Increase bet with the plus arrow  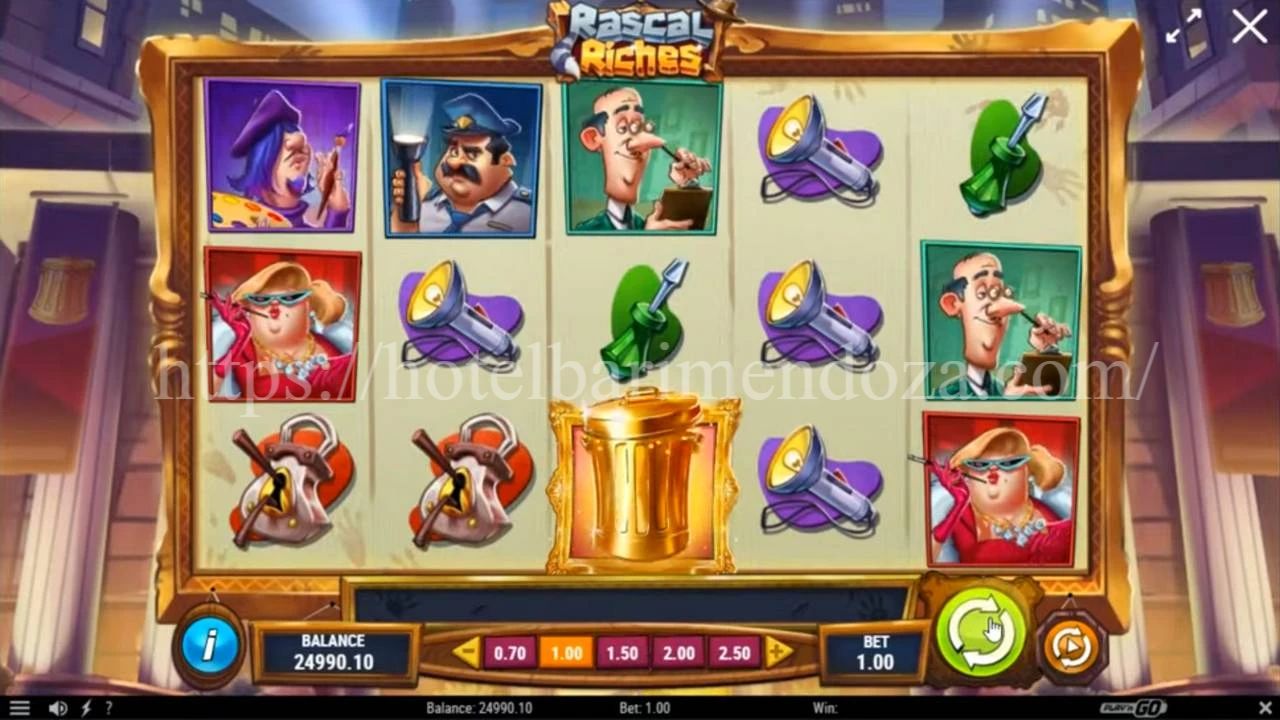click(778, 652)
